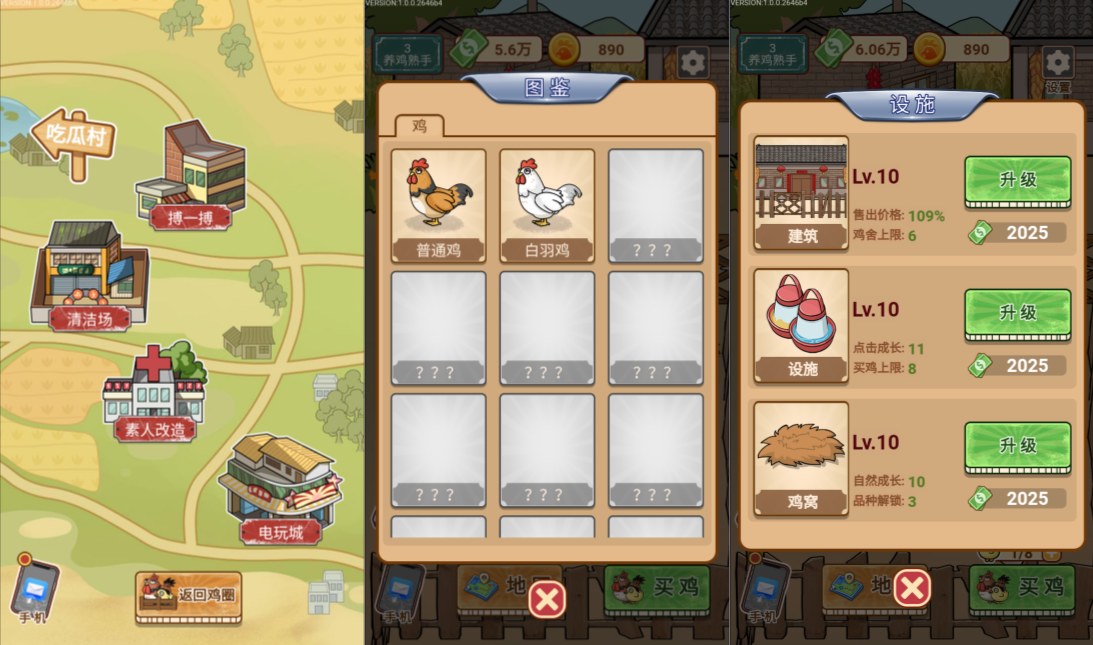
Task: Close the 设施 facilities panel
Action: [x=912, y=589]
